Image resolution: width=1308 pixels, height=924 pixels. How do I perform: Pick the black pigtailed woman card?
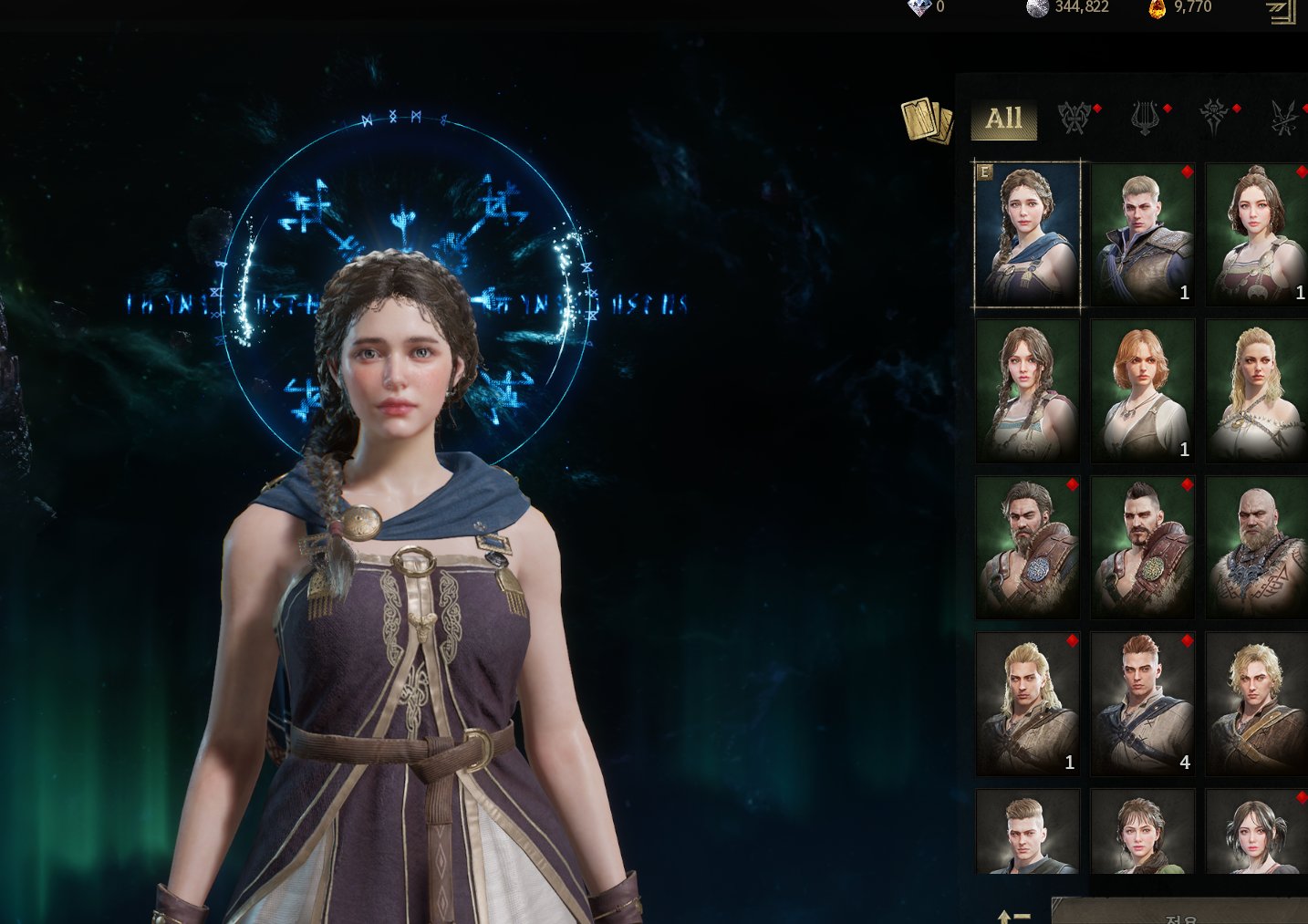coord(1257,832)
